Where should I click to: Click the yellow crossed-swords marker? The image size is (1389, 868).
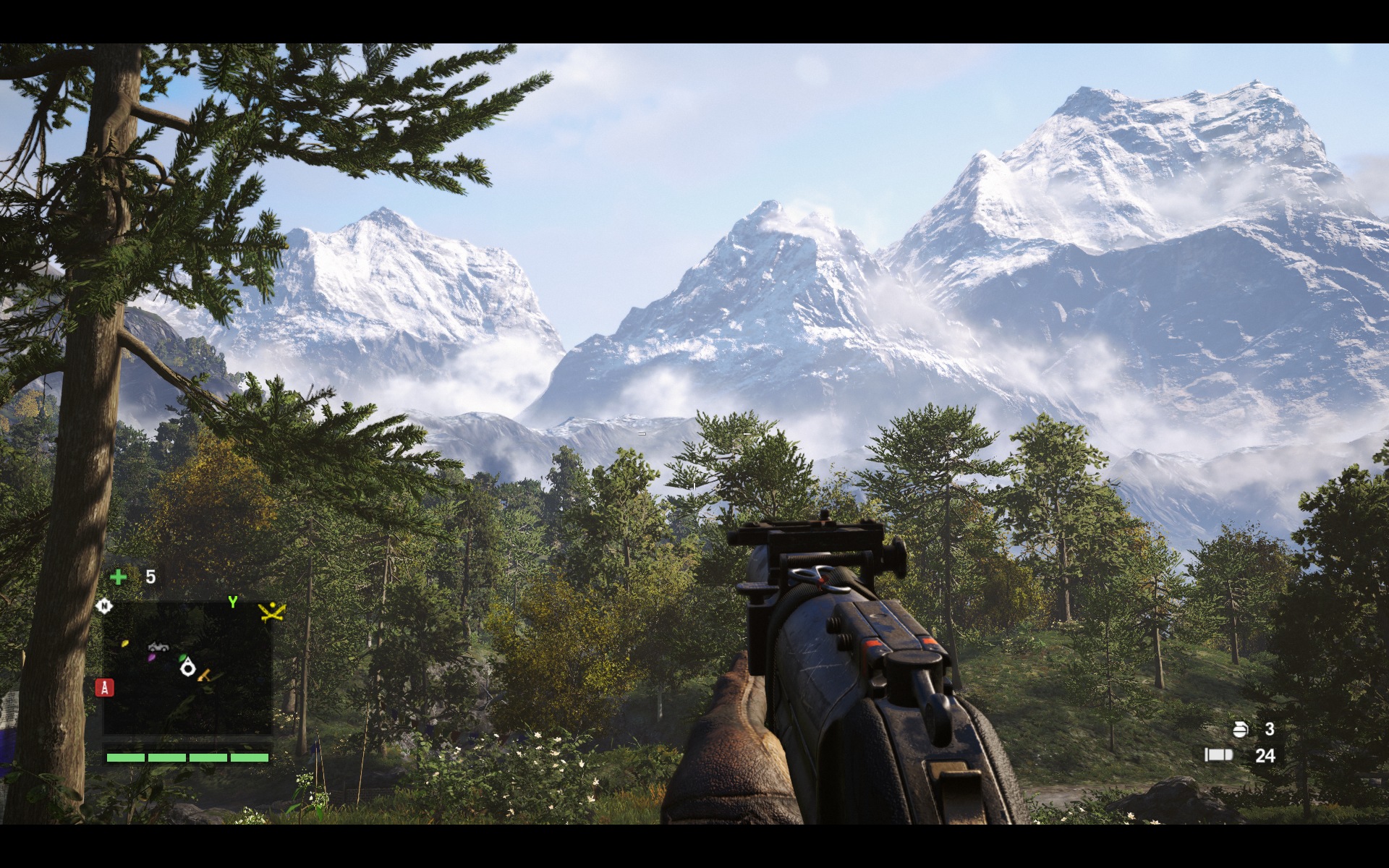pos(271,612)
